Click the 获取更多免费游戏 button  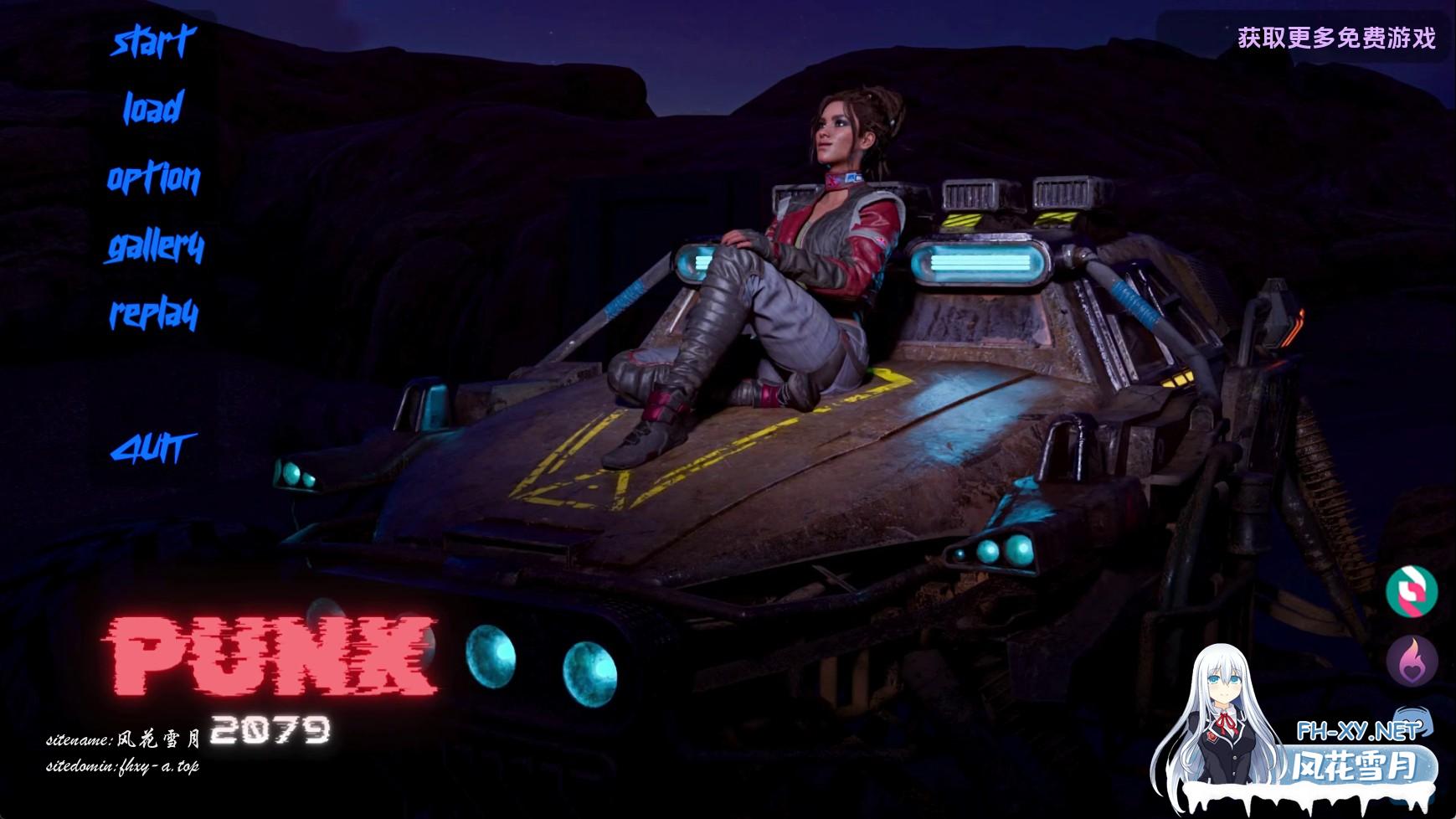point(1336,38)
